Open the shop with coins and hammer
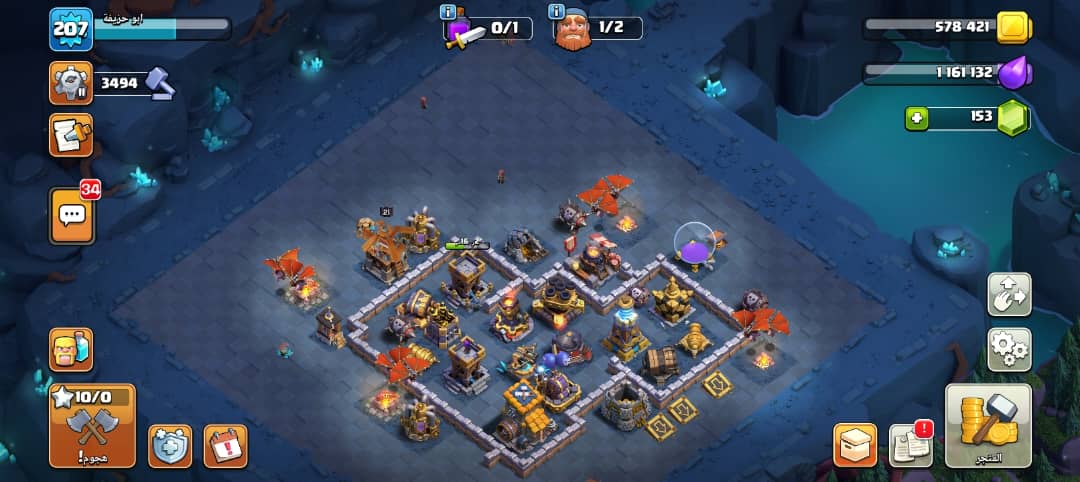 [988, 425]
